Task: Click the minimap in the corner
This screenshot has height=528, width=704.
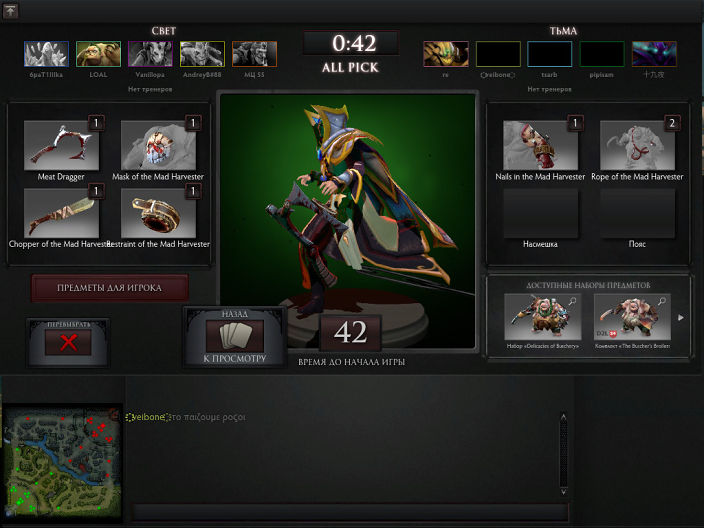Action: 62,465
